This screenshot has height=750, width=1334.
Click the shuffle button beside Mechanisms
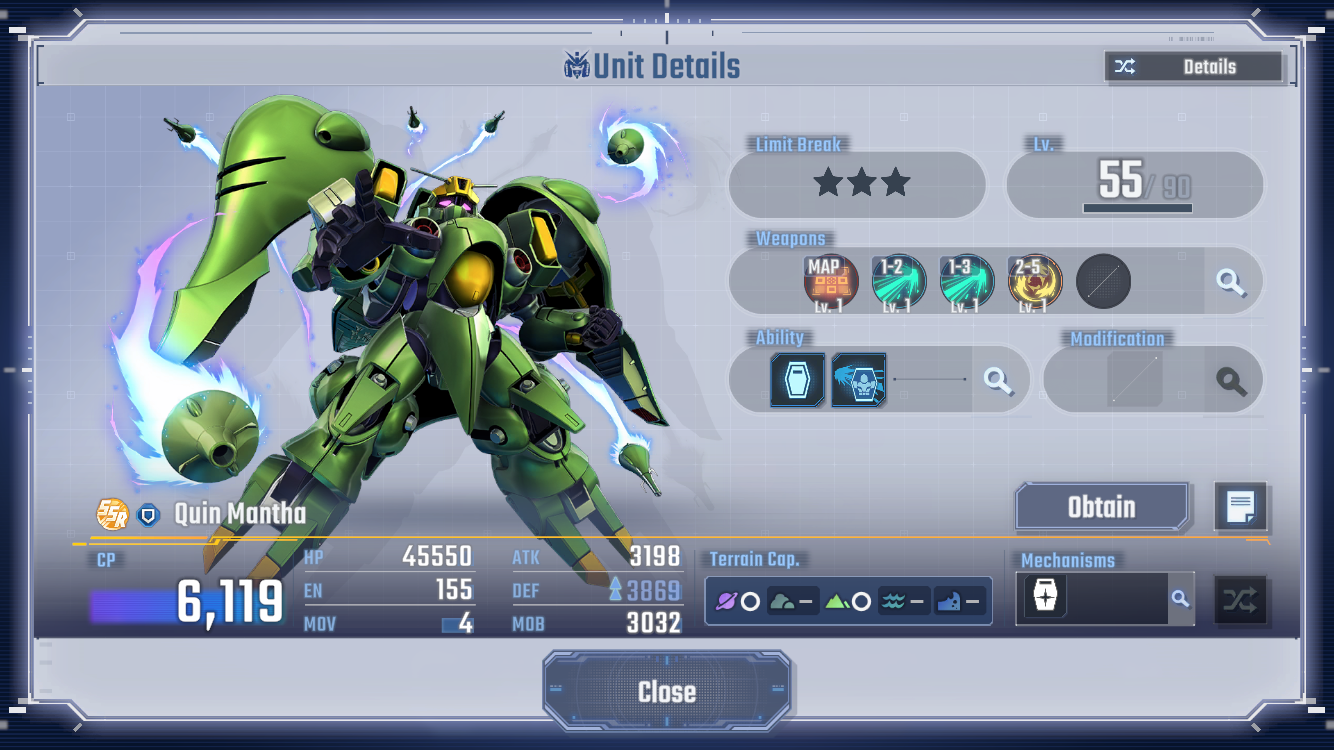tap(1240, 600)
